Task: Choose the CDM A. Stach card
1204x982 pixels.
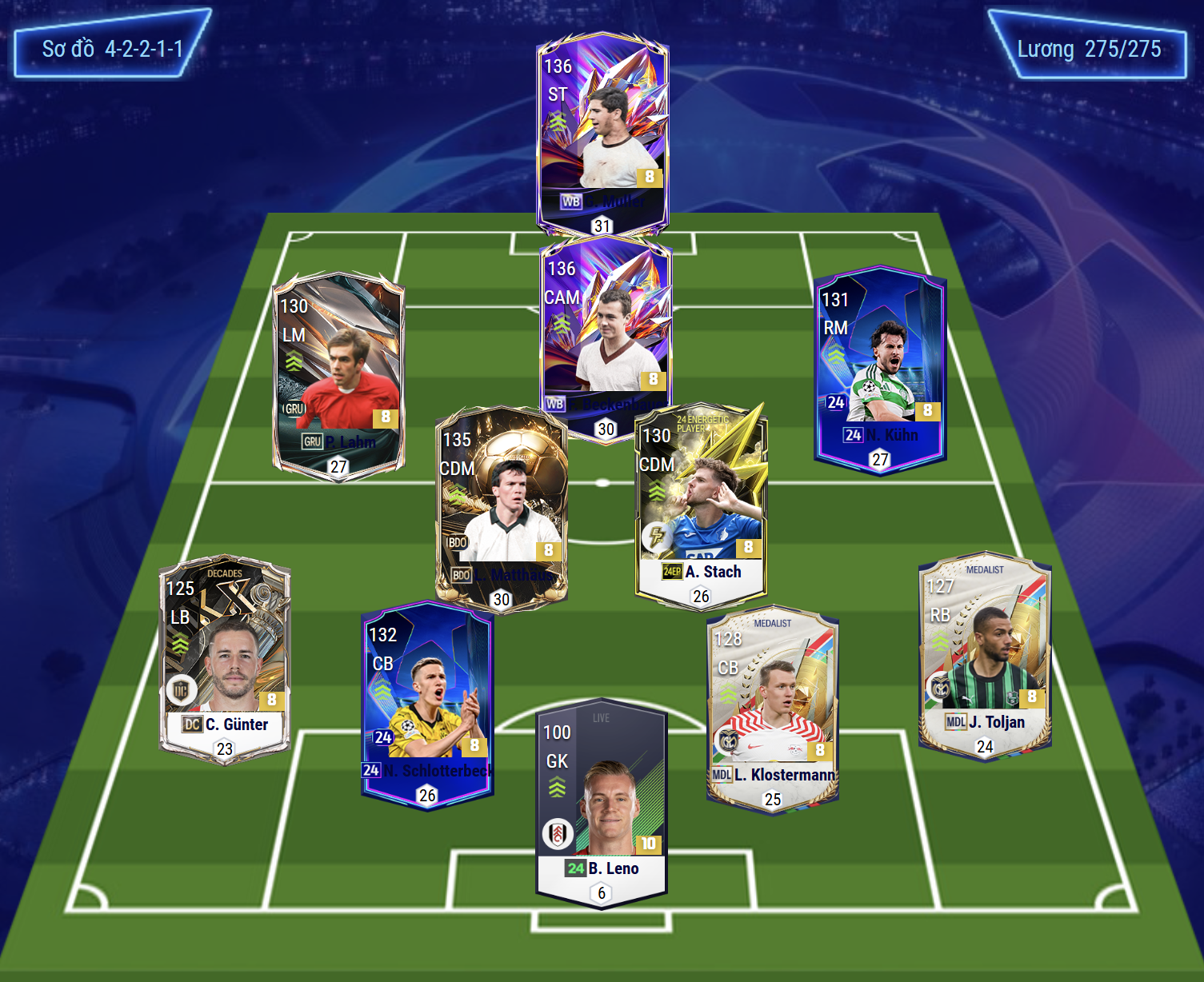Action: [701, 505]
